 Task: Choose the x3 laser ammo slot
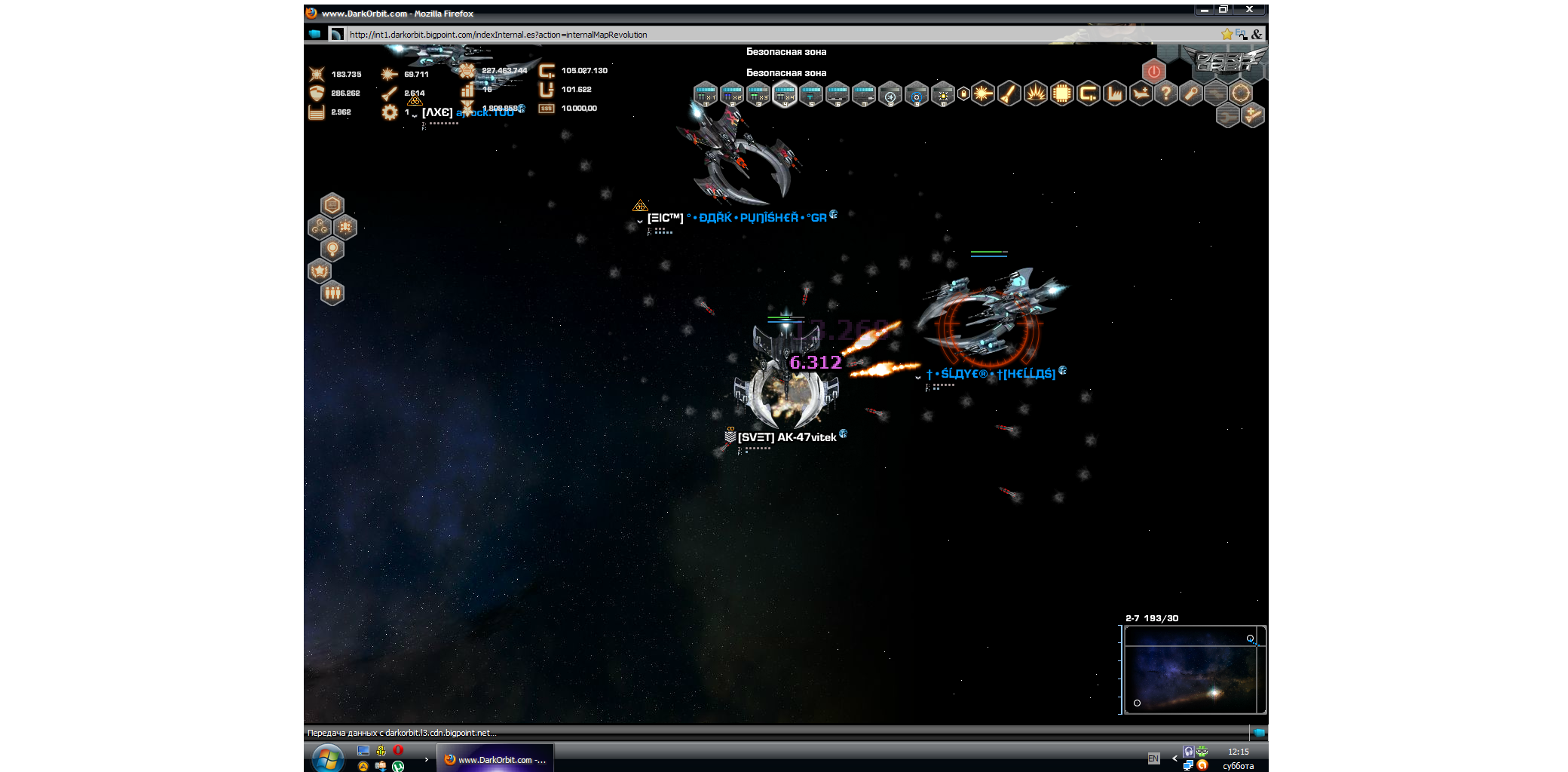(x=758, y=94)
